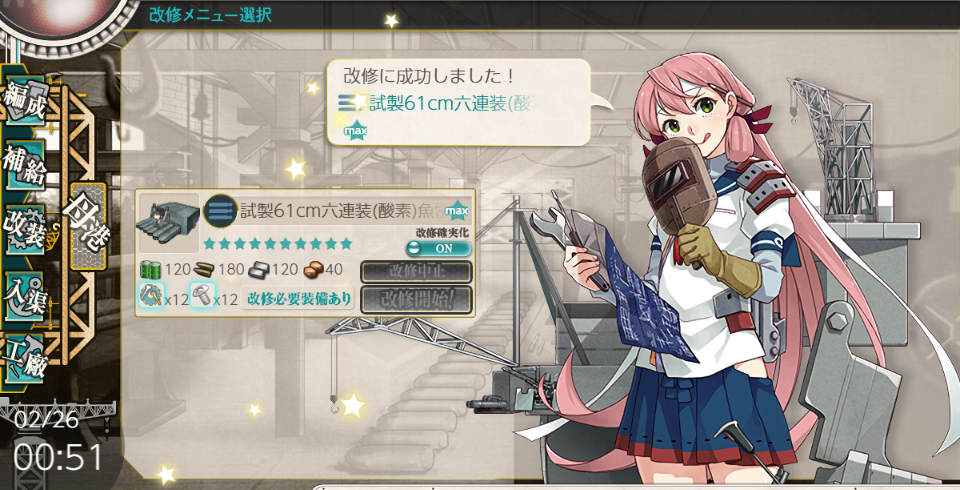960x490 pixels.
Task: Start improvement with 改修開始! button
Action: click(415, 298)
